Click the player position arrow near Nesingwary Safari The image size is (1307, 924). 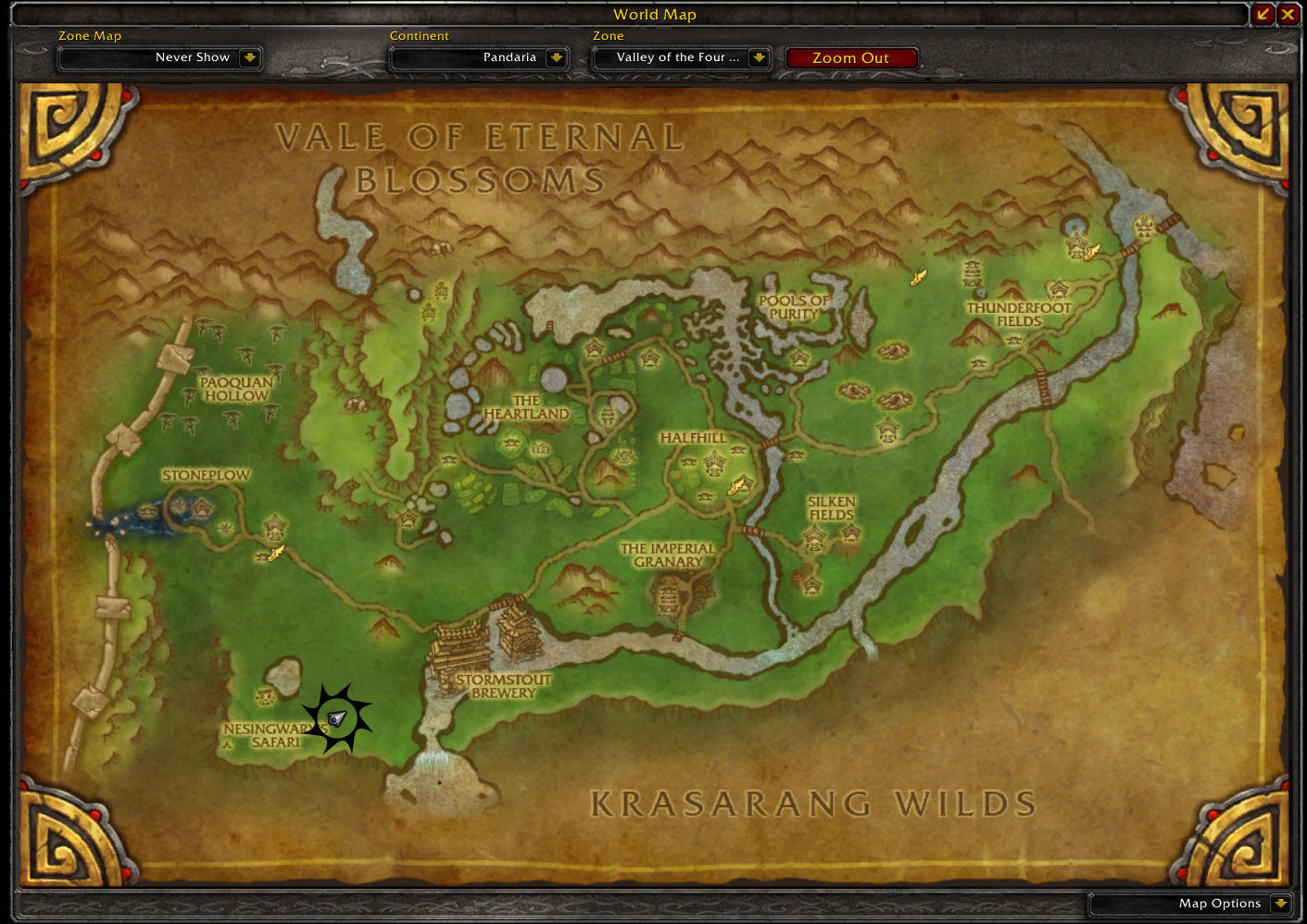(337, 715)
